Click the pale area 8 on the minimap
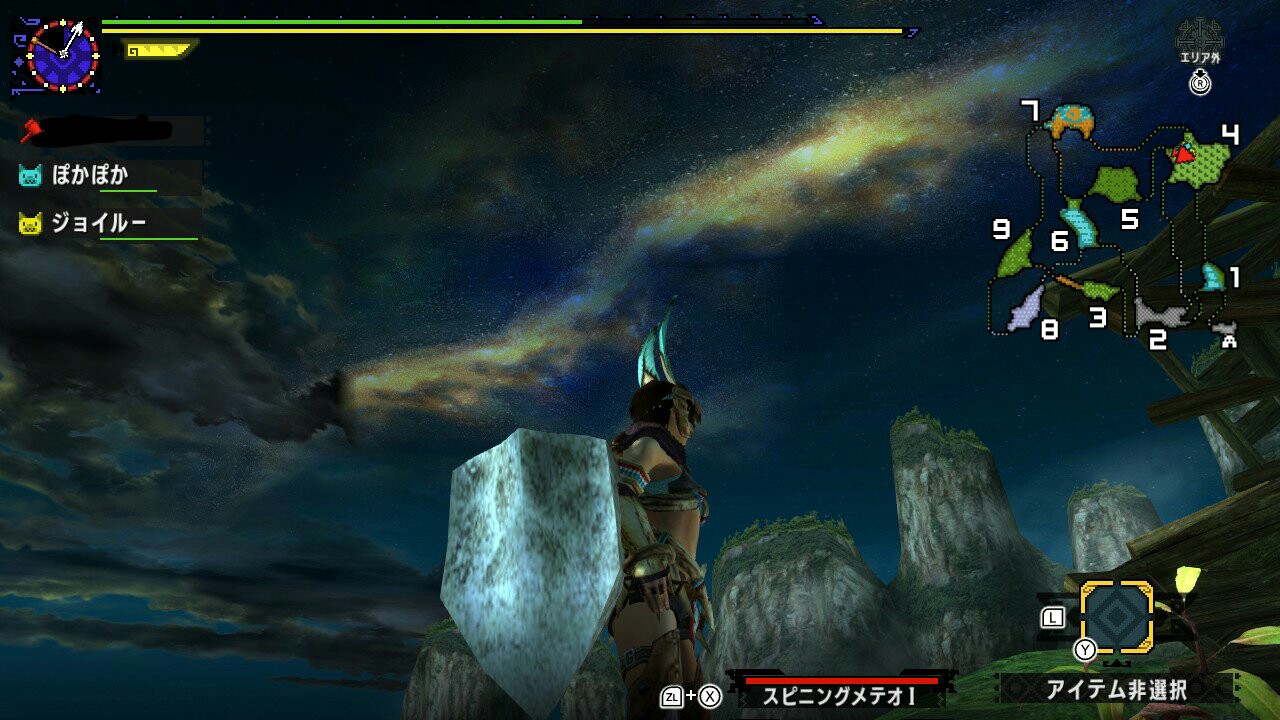 (x=1026, y=310)
